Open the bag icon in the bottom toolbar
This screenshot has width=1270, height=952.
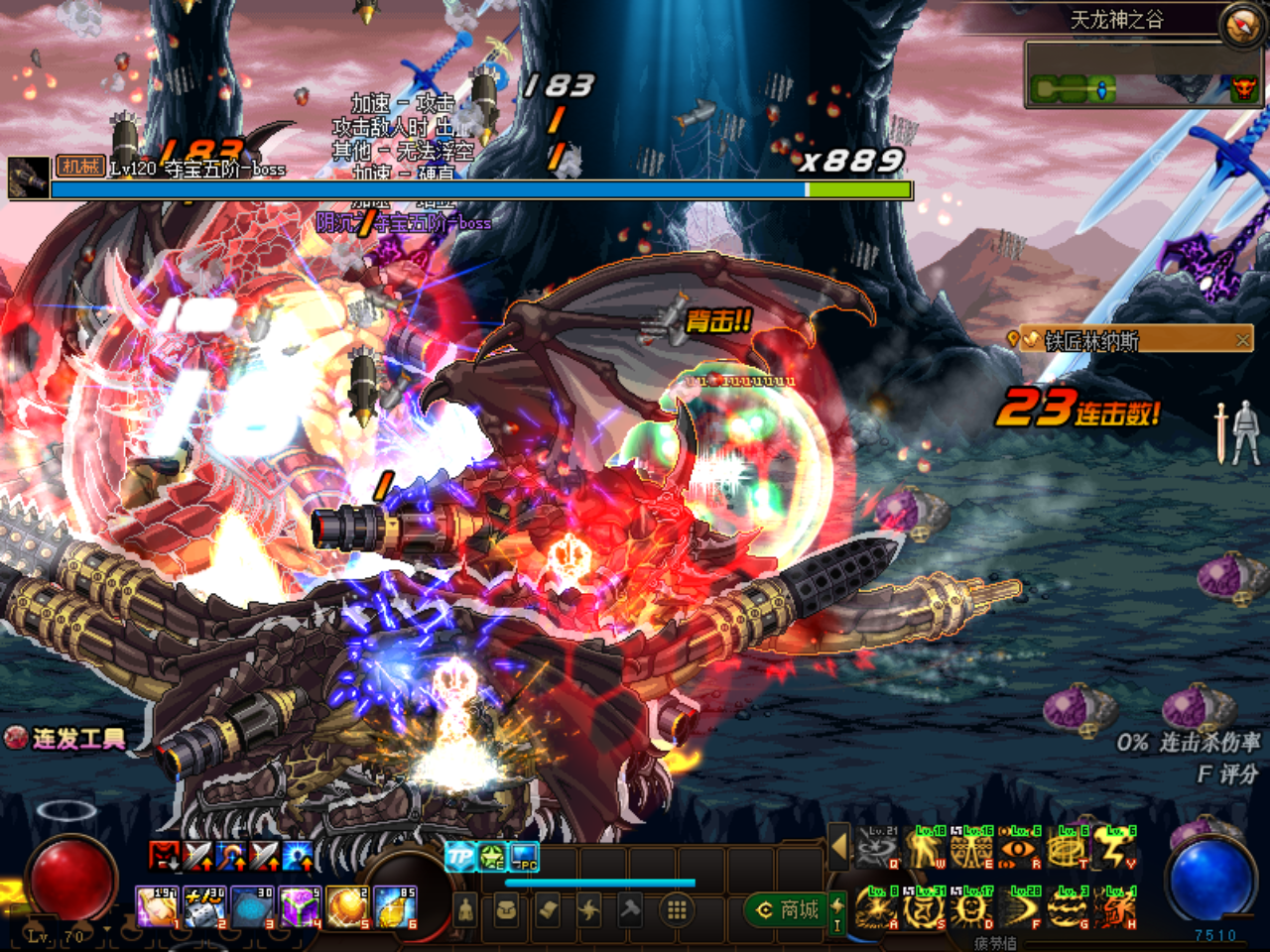click(x=506, y=909)
